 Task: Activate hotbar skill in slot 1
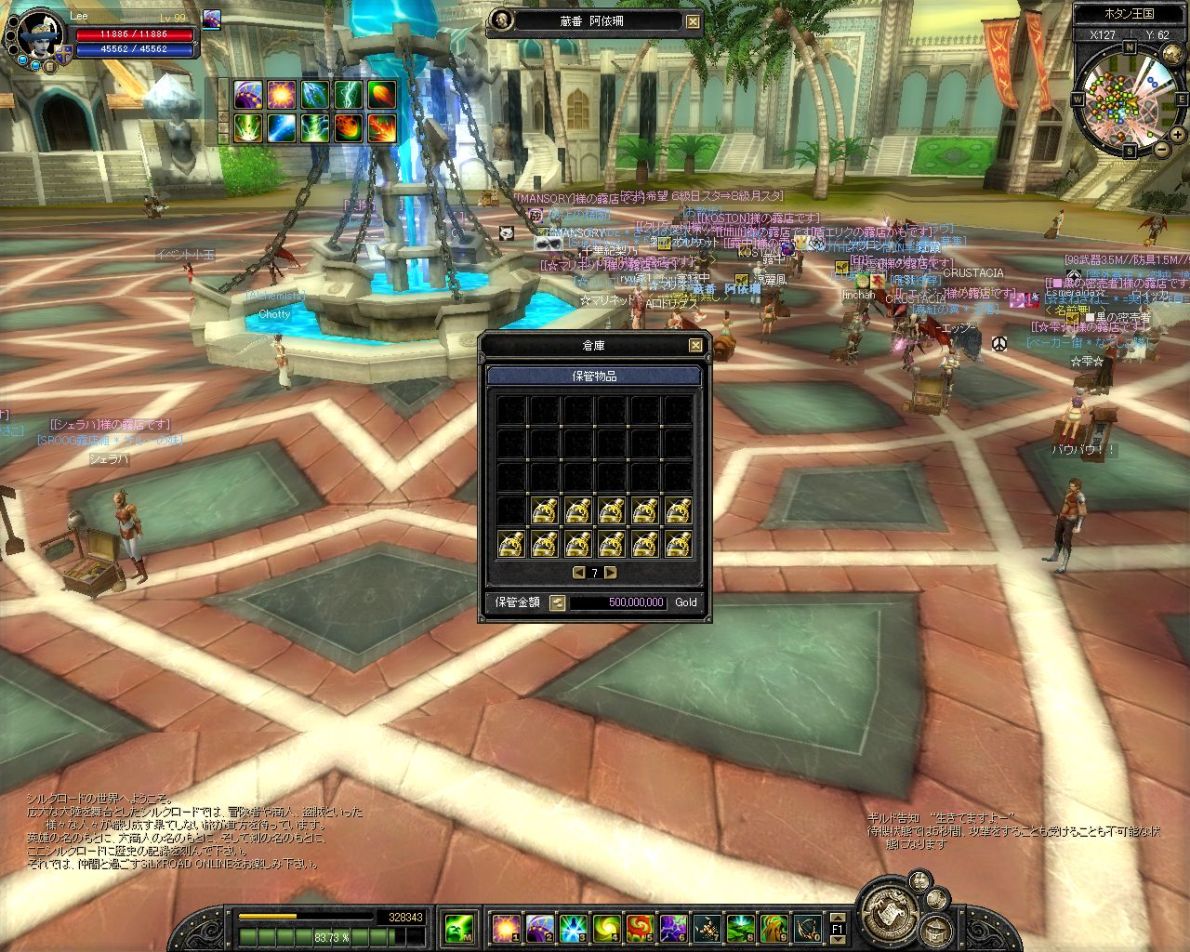click(x=506, y=927)
